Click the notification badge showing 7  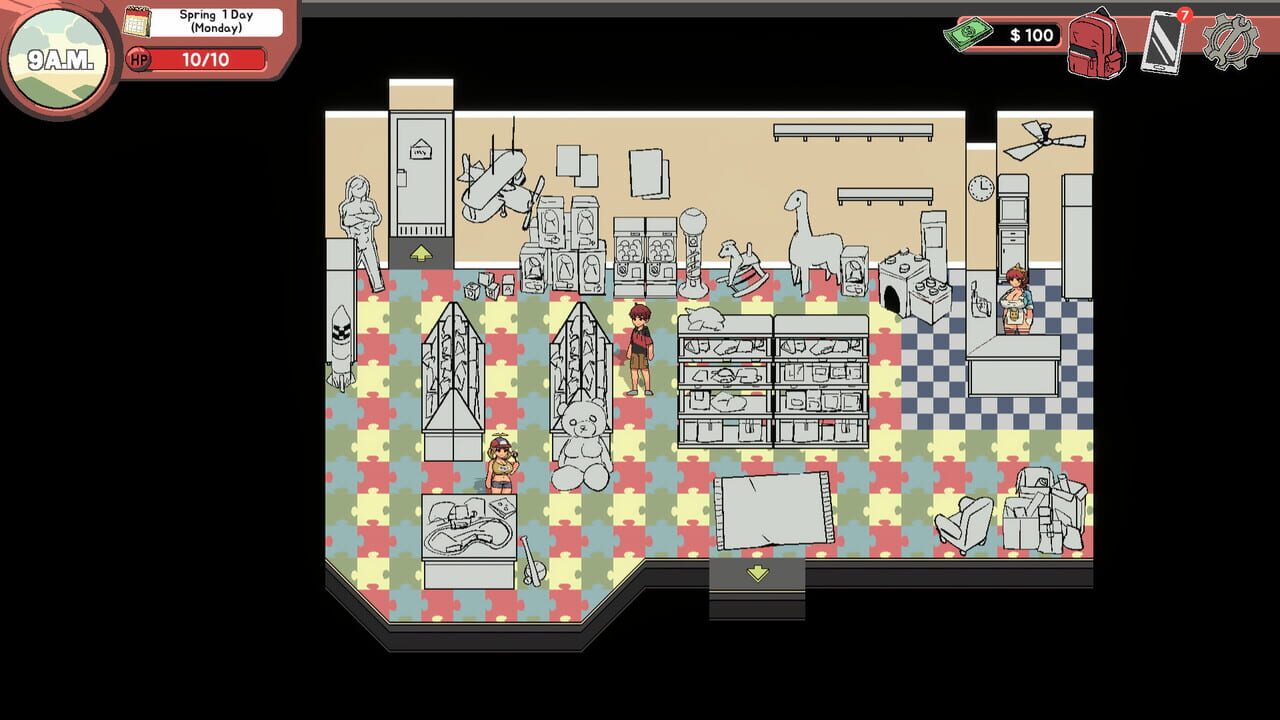tap(1183, 16)
